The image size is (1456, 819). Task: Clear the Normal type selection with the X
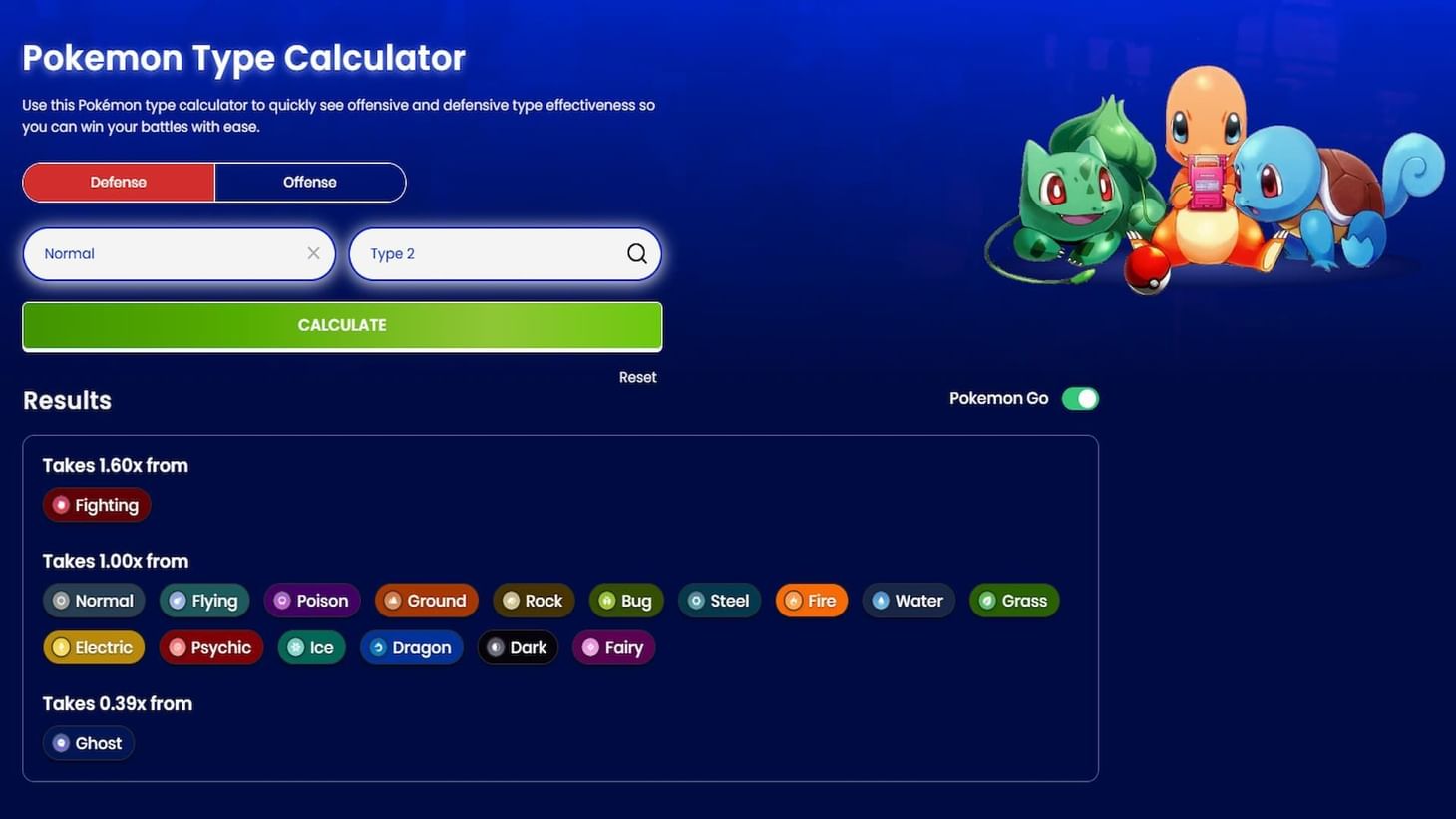pyautogui.click(x=312, y=253)
